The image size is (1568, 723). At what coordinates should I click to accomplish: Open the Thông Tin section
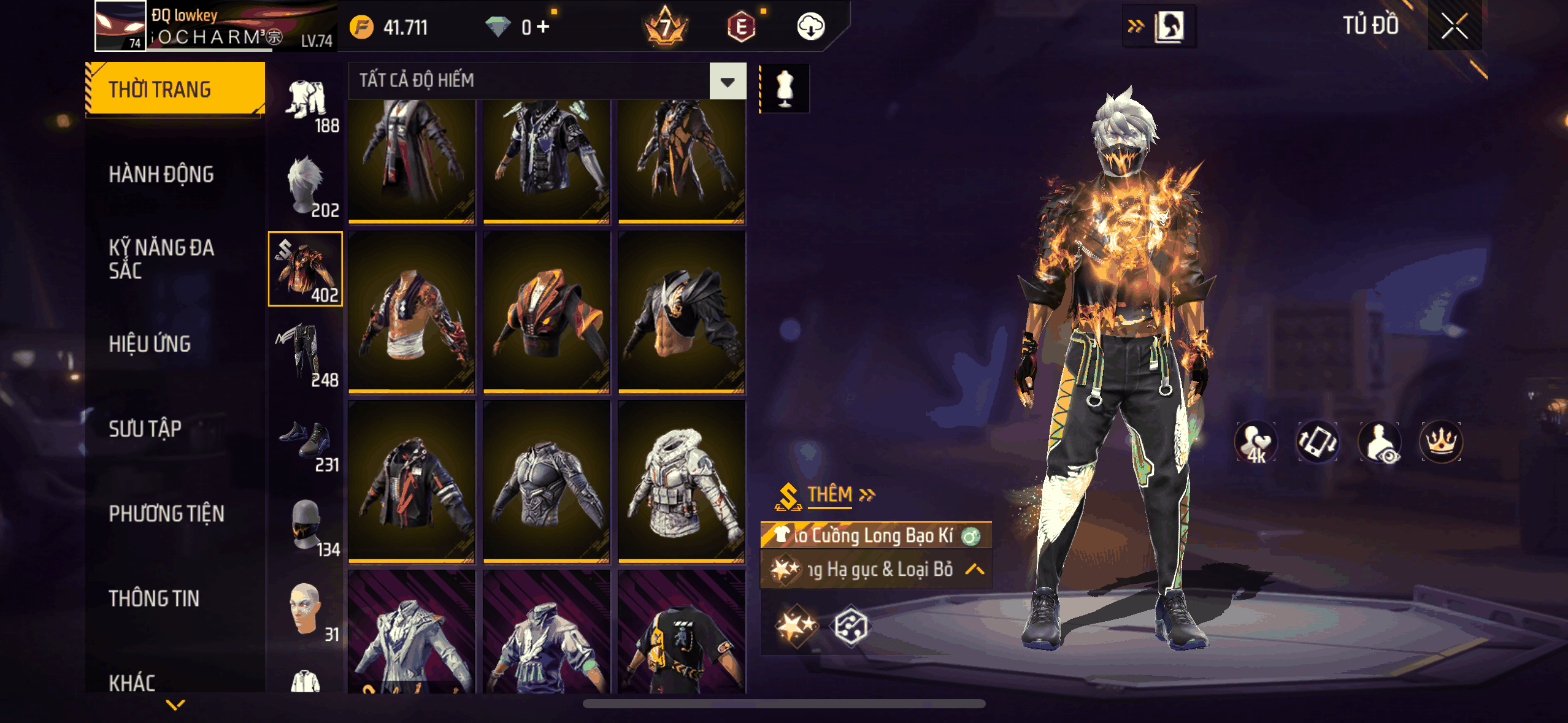point(154,599)
